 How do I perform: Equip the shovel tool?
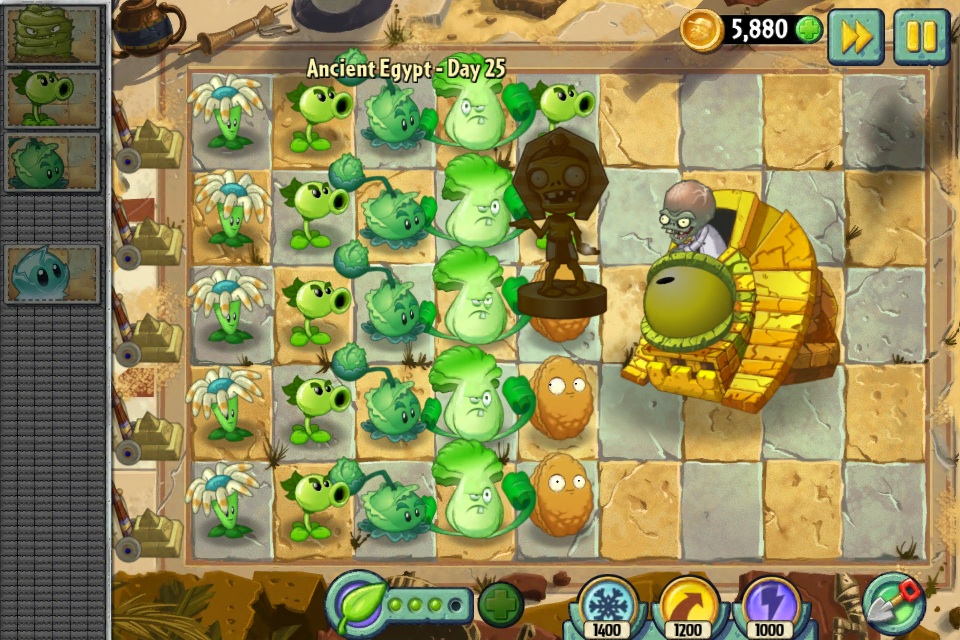pyautogui.click(x=893, y=602)
